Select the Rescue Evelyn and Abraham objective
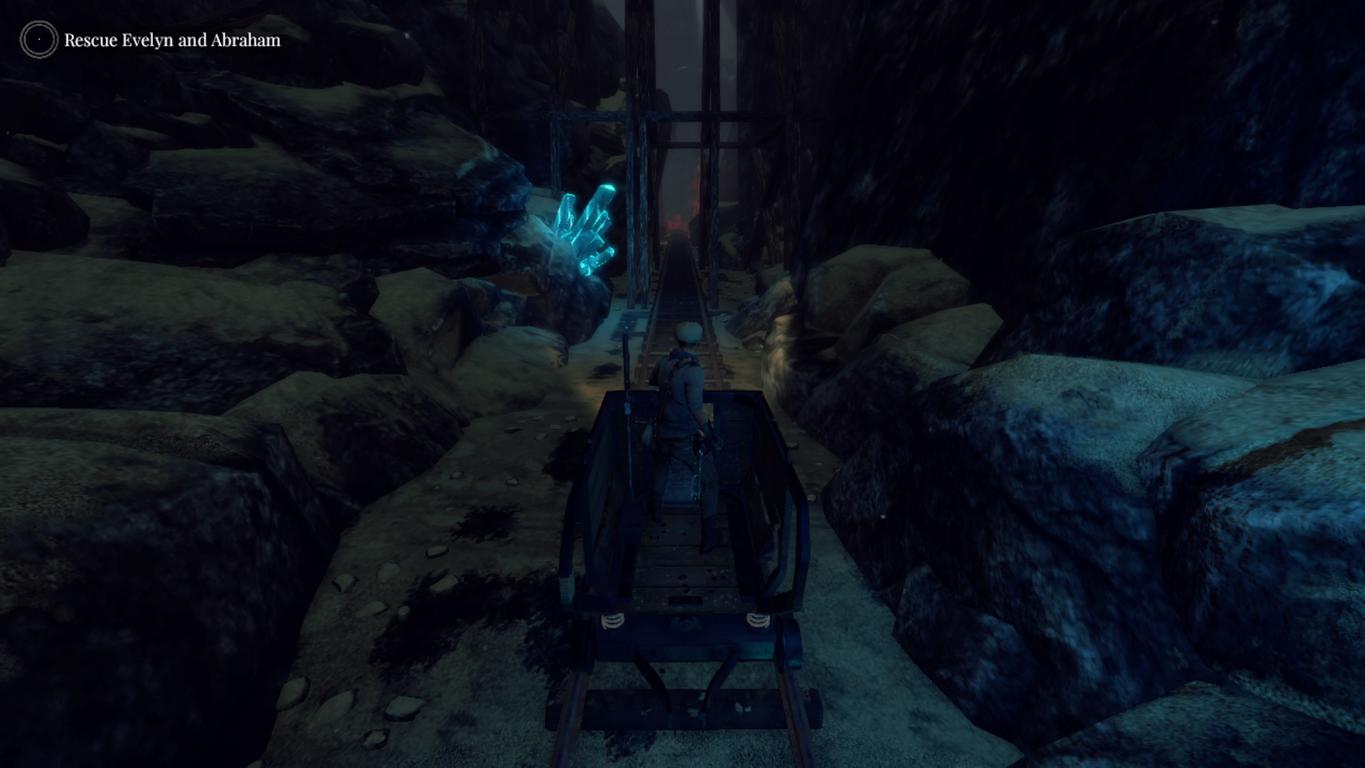Viewport: 1365px width, 768px height. coord(172,40)
